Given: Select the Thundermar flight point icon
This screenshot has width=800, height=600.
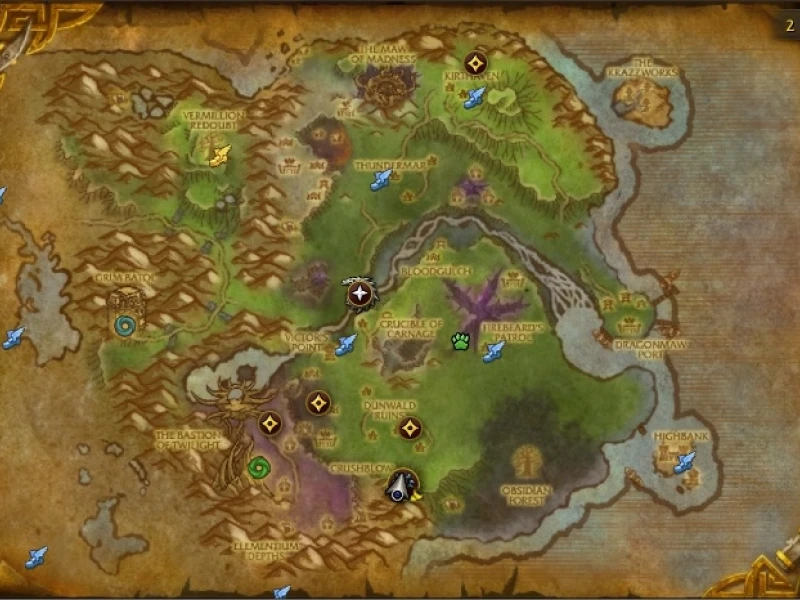Looking at the screenshot, I should [x=381, y=180].
